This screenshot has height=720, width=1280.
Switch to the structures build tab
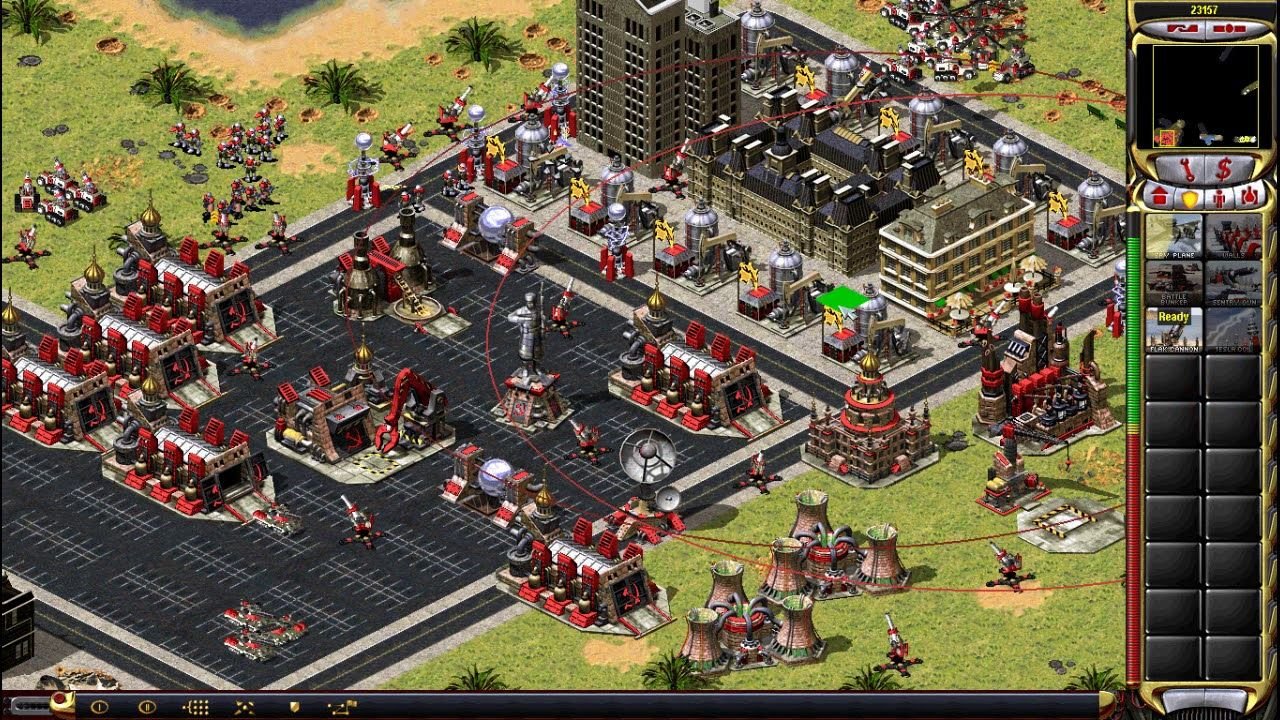(1162, 197)
